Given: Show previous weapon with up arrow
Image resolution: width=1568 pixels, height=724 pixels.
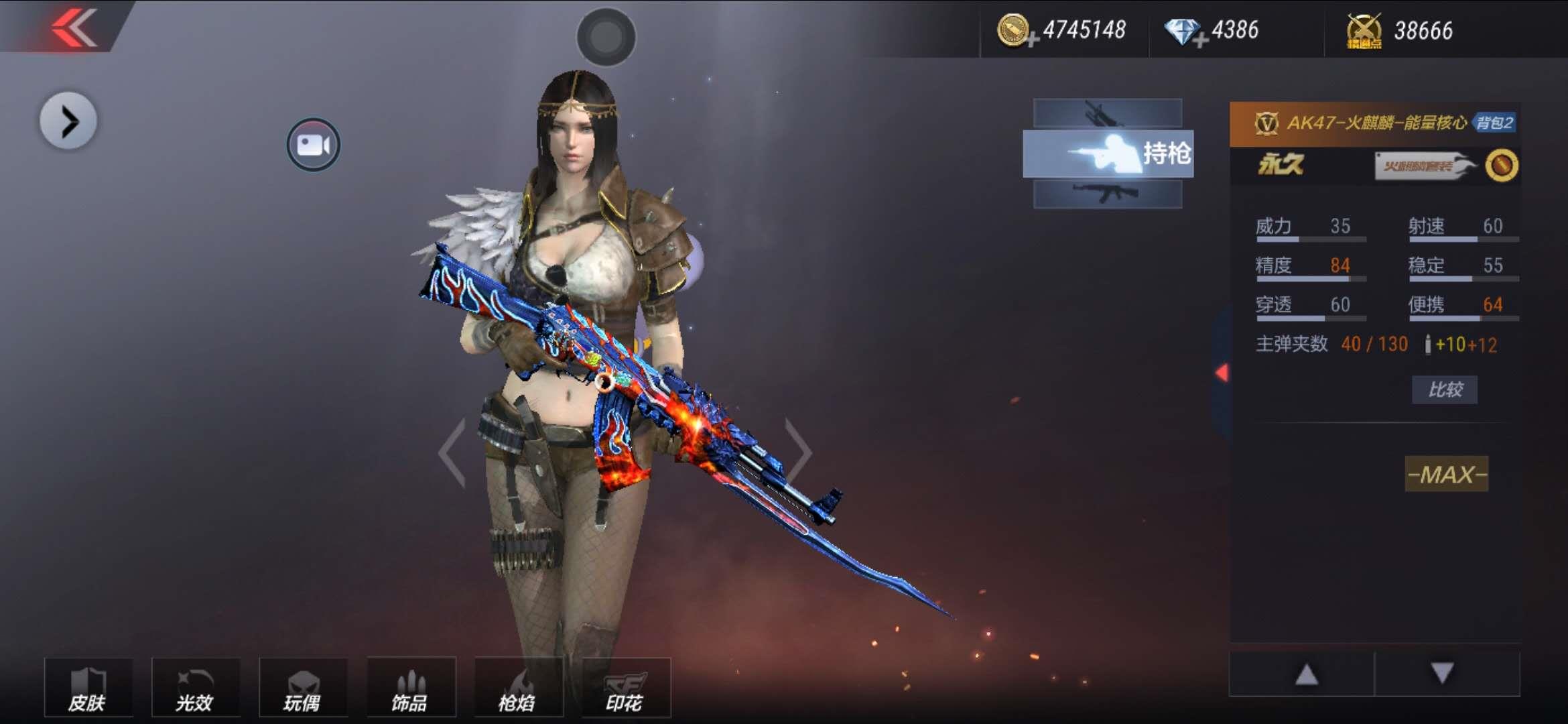Looking at the screenshot, I should click(x=1305, y=674).
